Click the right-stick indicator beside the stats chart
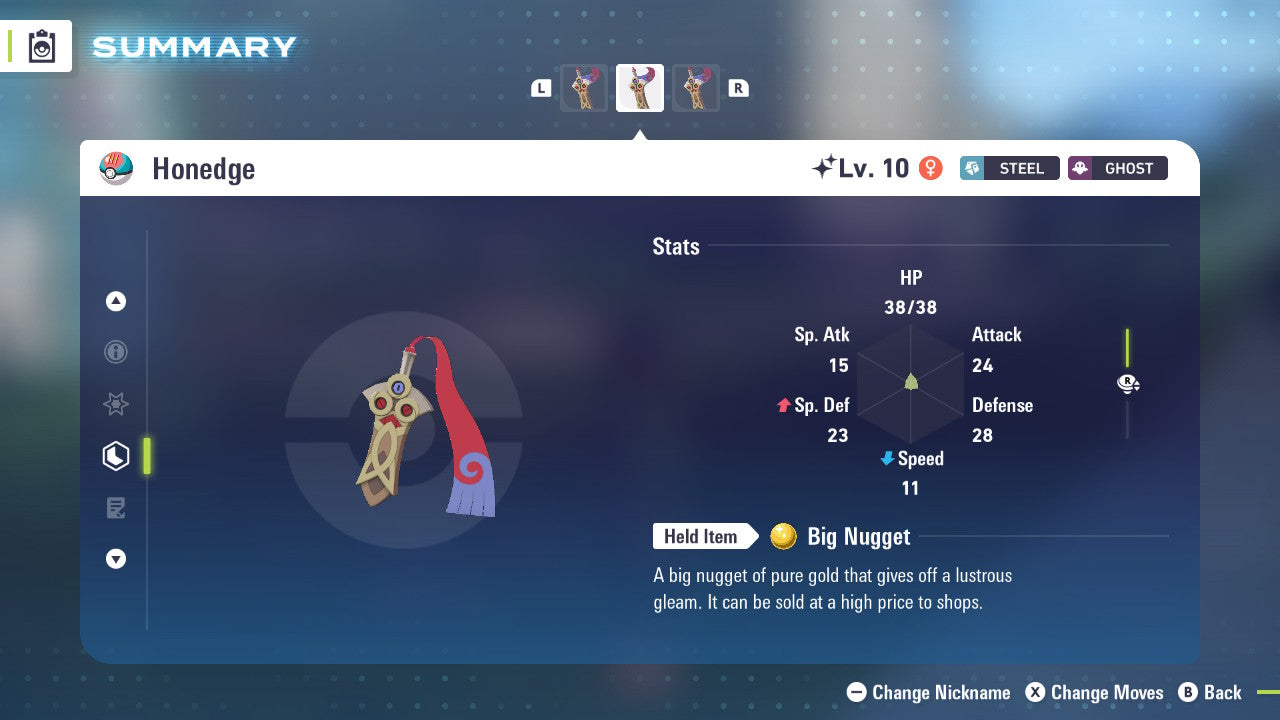Image resolution: width=1280 pixels, height=720 pixels. tap(1128, 383)
